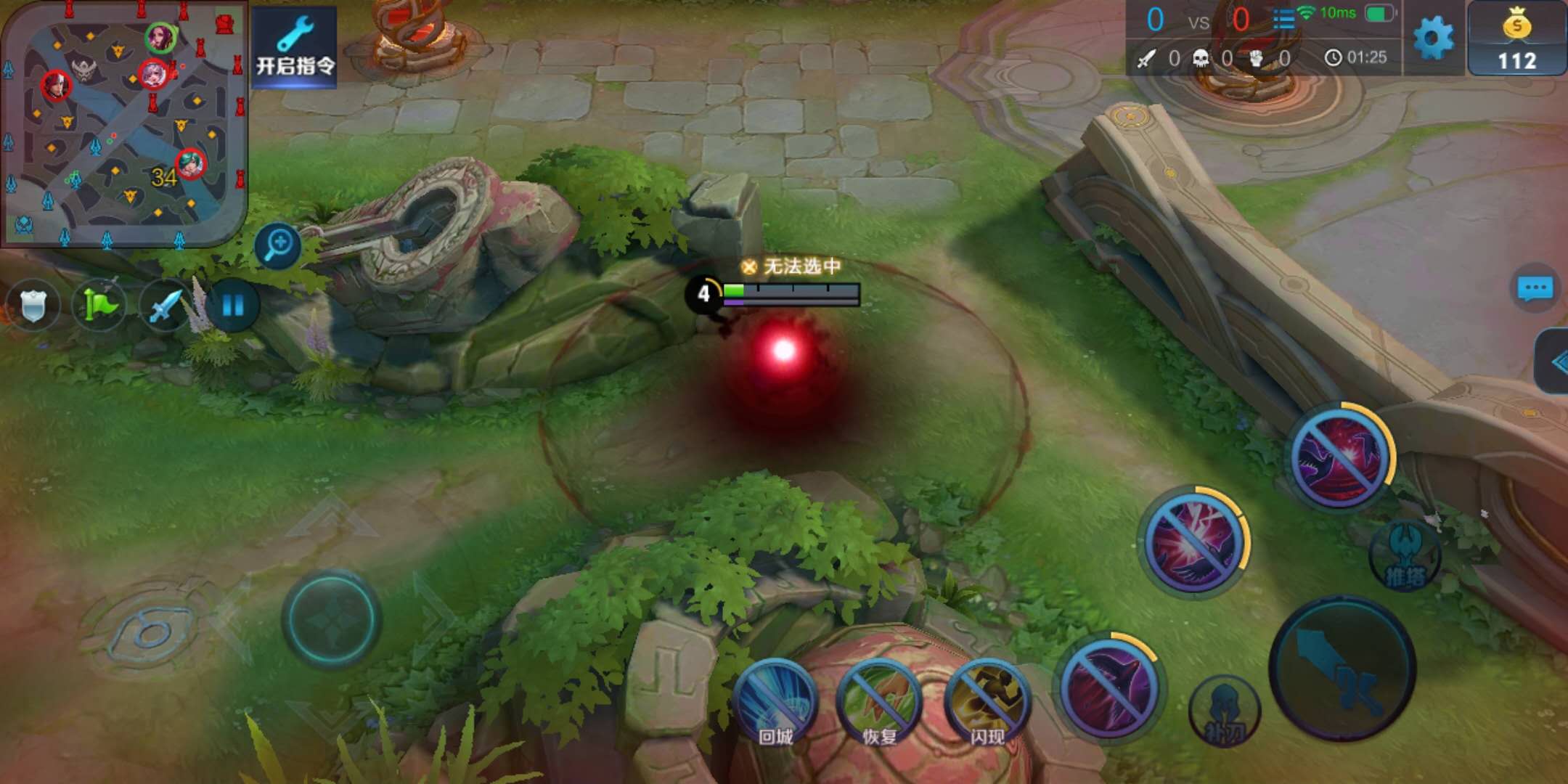This screenshot has width=1568, height=784.
Task: Click the minimap
Action: coord(123,123)
